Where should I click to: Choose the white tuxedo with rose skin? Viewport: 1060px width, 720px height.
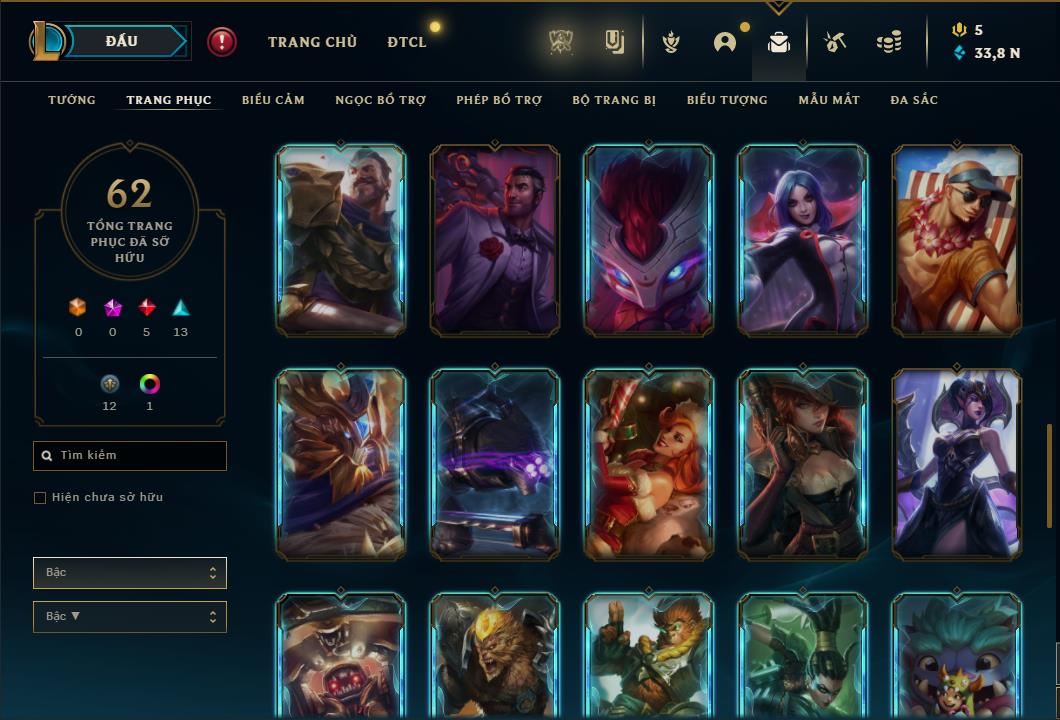pyautogui.click(x=495, y=240)
